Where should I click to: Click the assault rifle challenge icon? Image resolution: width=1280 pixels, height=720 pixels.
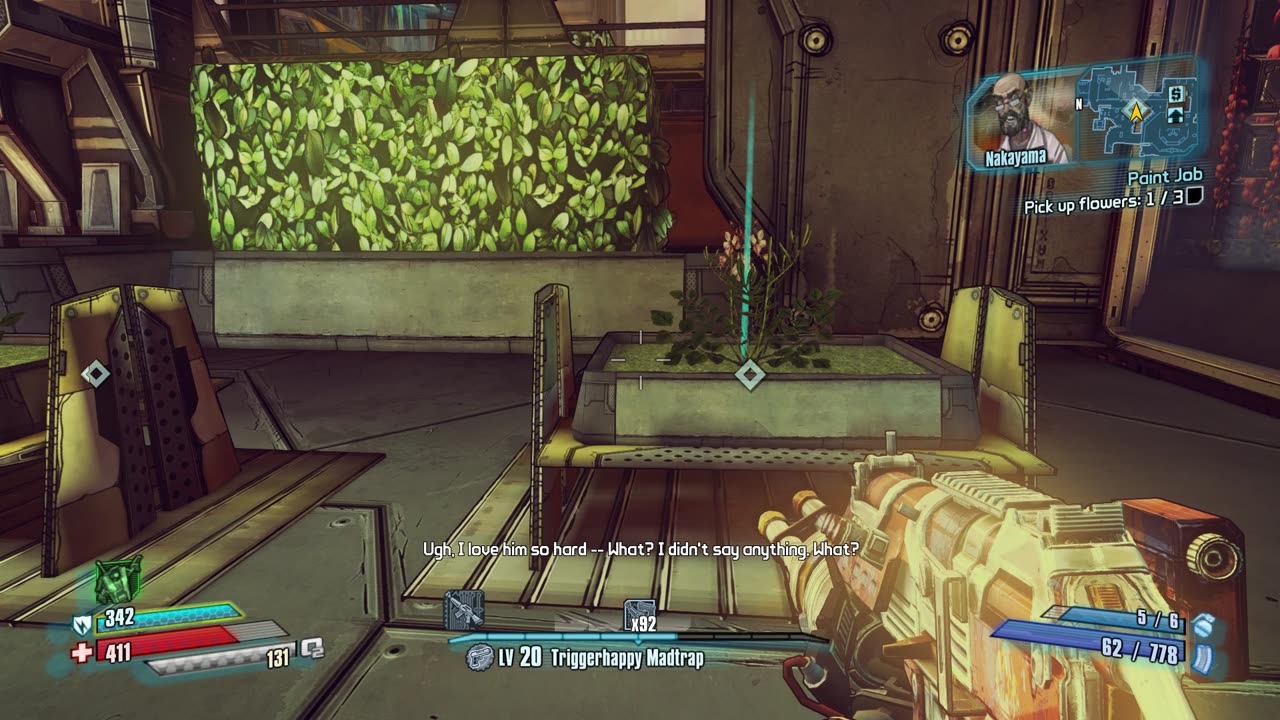(x=464, y=610)
